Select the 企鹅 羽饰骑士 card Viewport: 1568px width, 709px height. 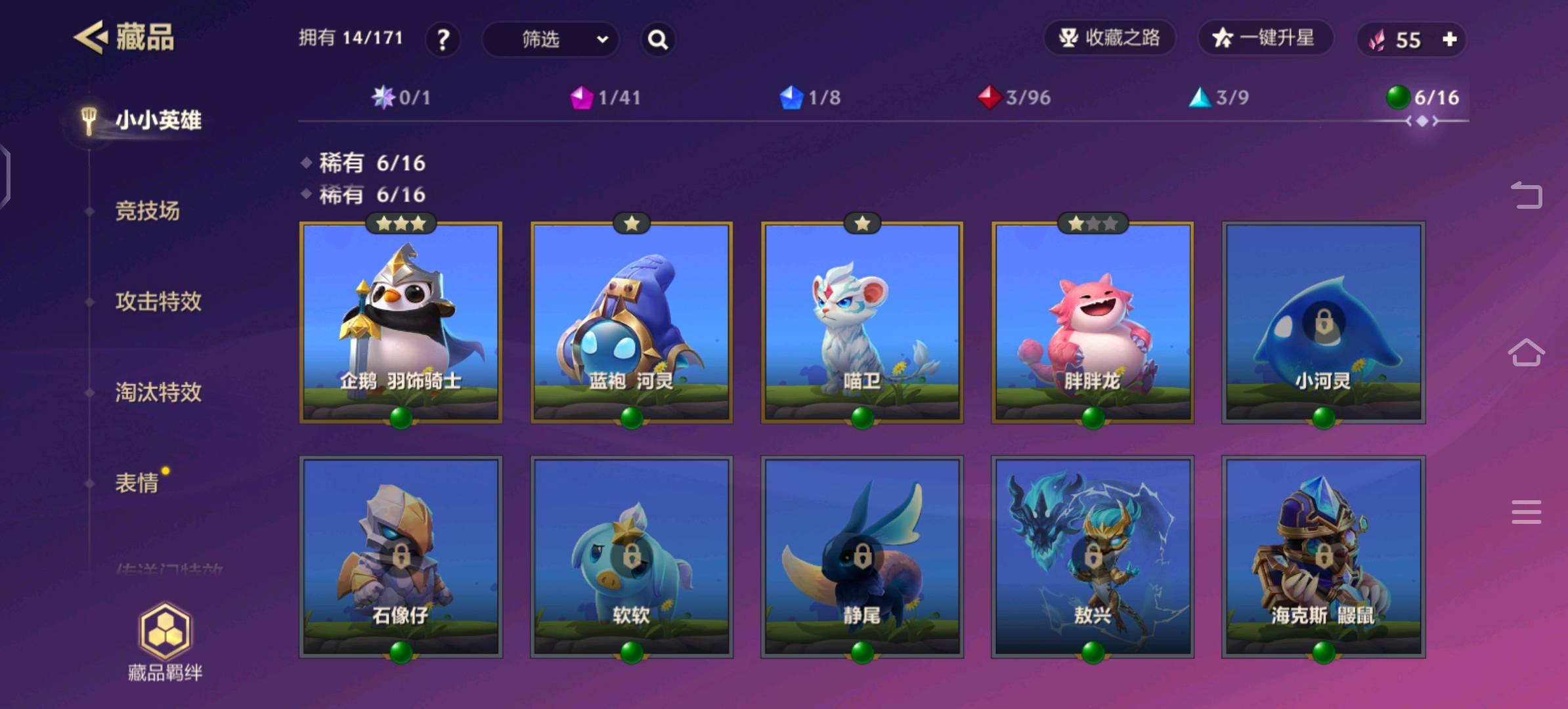[x=401, y=322]
